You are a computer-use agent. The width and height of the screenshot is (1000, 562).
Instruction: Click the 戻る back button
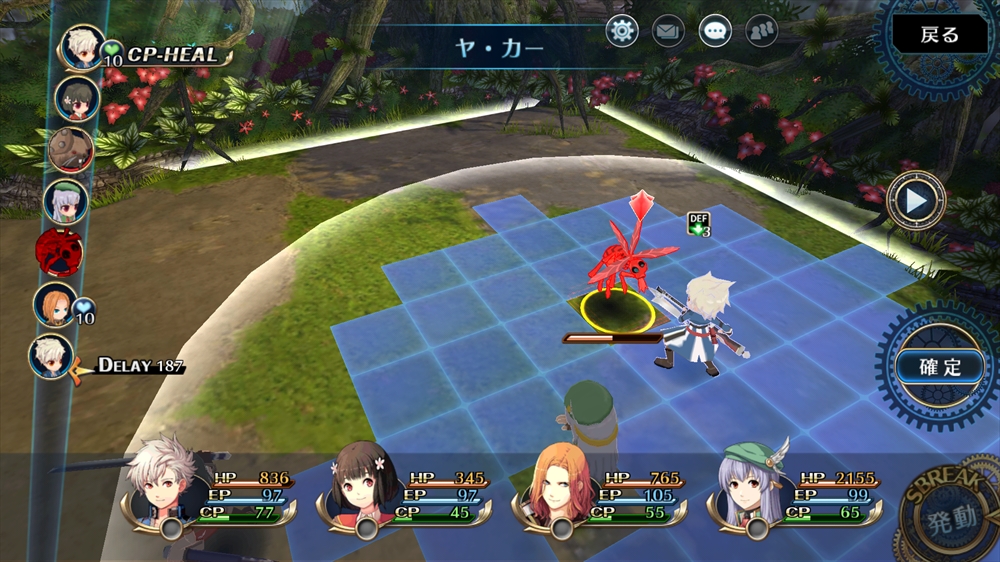[939, 35]
